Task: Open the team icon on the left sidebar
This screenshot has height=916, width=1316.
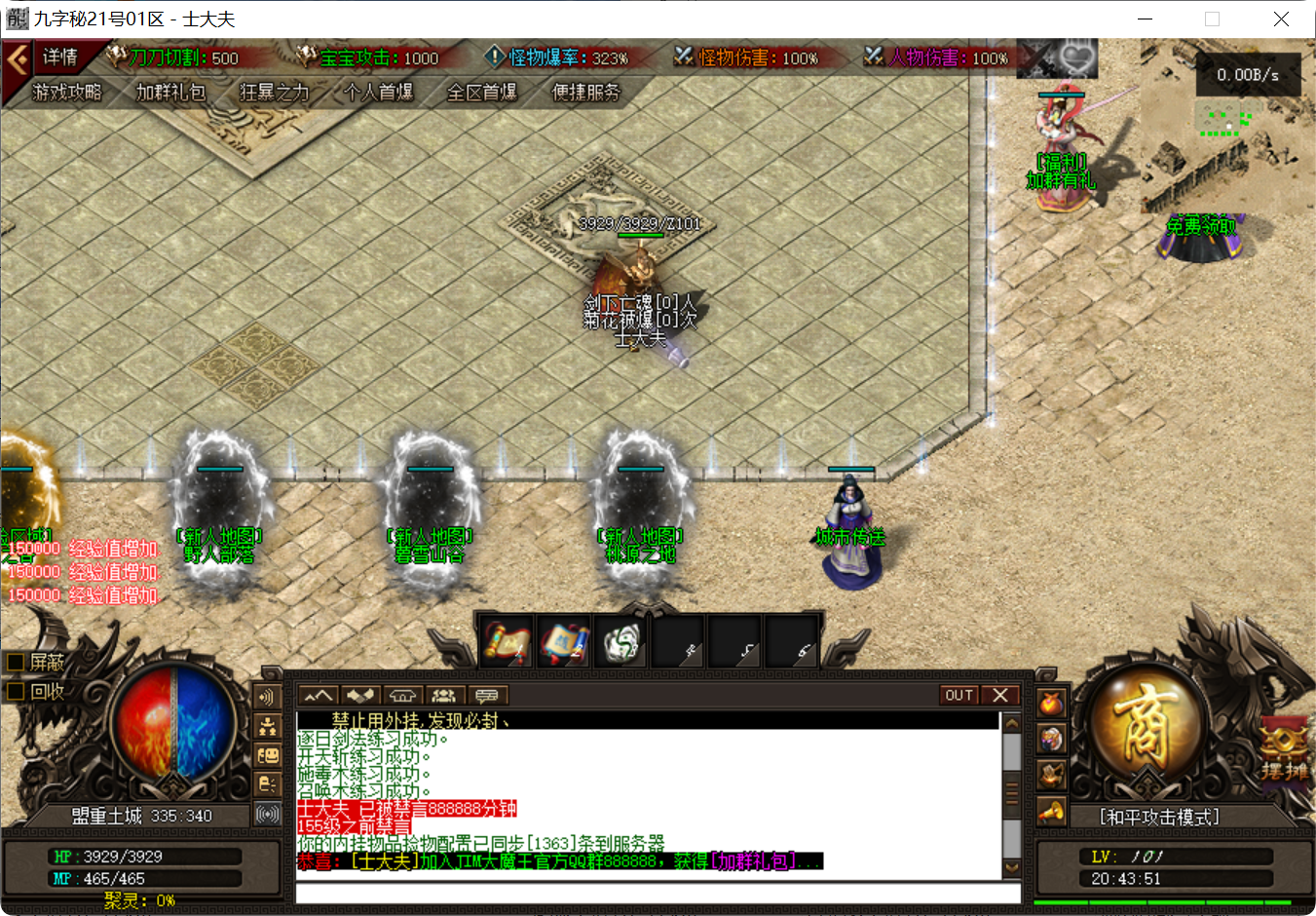Action: point(268,727)
